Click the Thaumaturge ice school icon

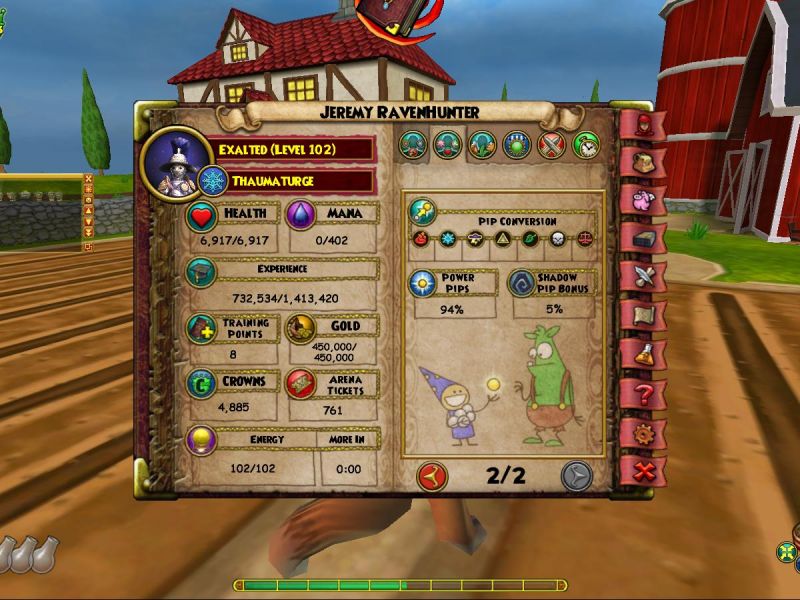(x=212, y=182)
